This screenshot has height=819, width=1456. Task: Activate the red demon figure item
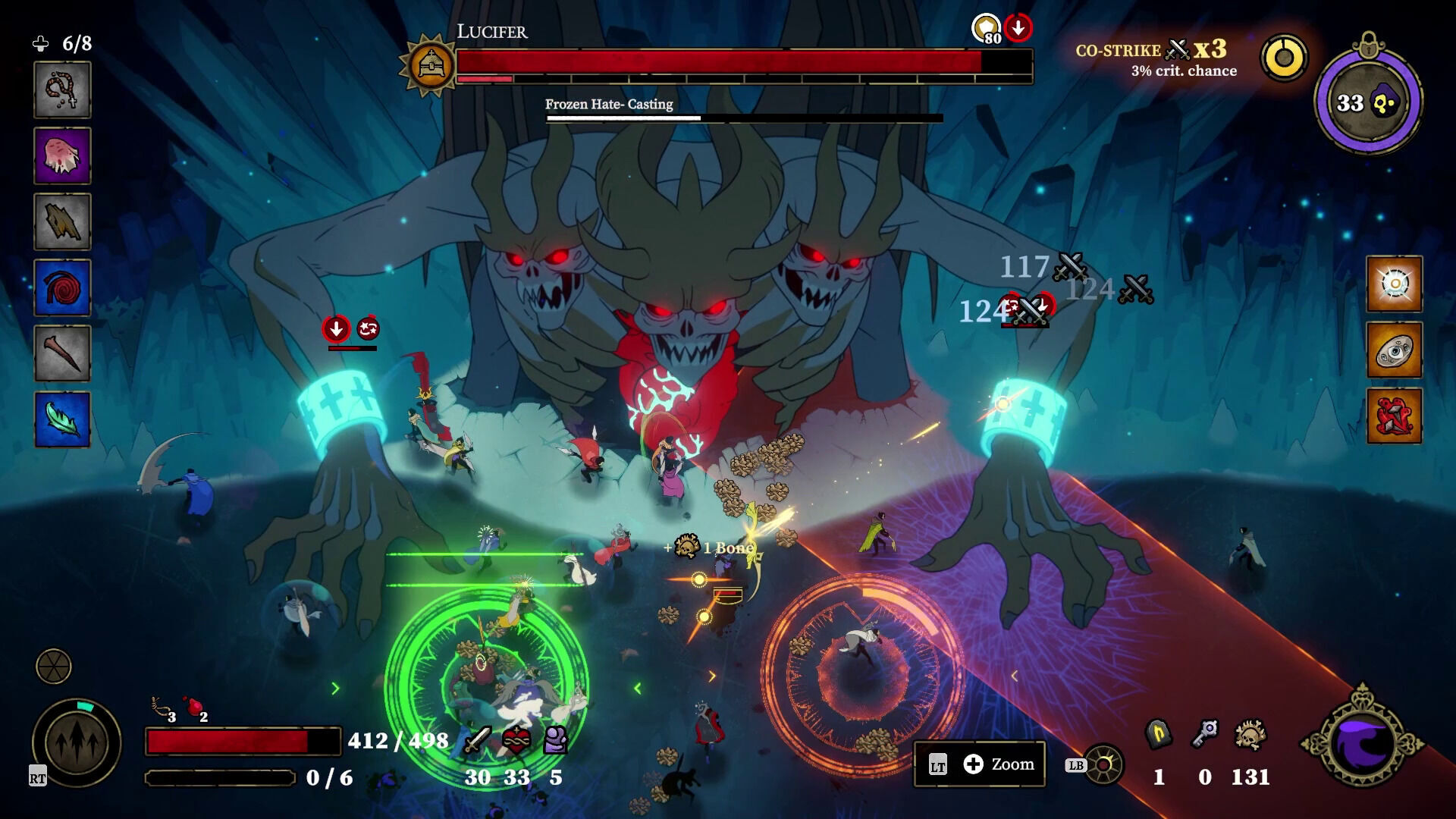[1394, 416]
